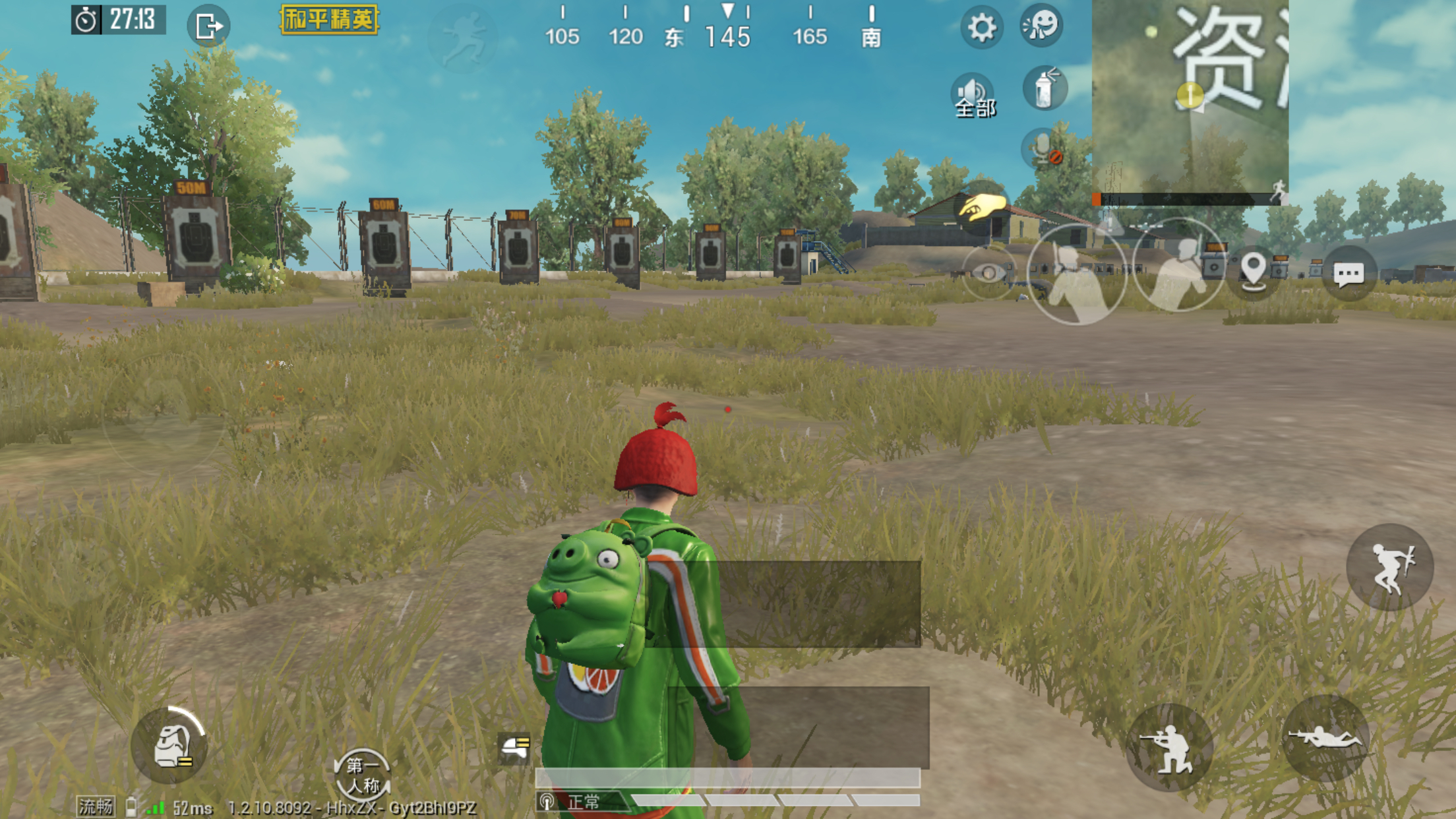Open the emote smiley menu
This screenshot has width=1456, height=819.
tap(1041, 26)
